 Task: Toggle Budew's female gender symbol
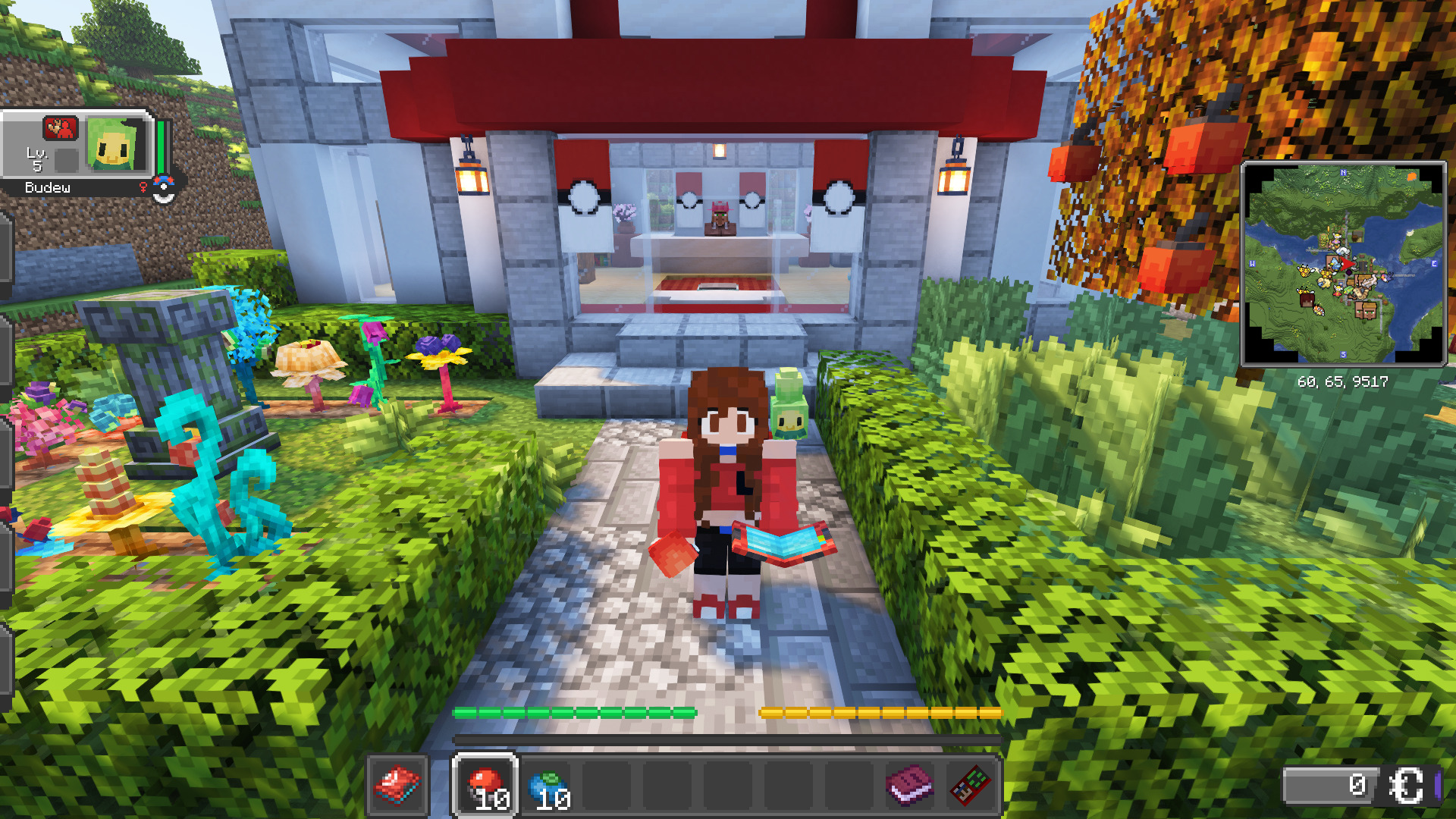coord(143,188)
